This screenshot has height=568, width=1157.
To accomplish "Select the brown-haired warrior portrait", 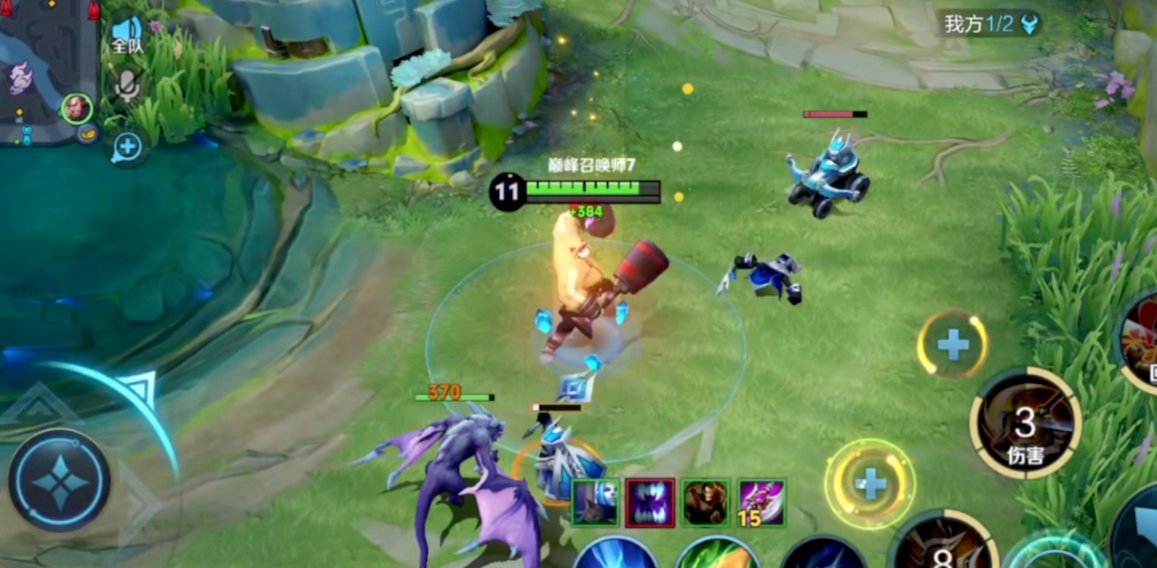I will click(705, 502).
